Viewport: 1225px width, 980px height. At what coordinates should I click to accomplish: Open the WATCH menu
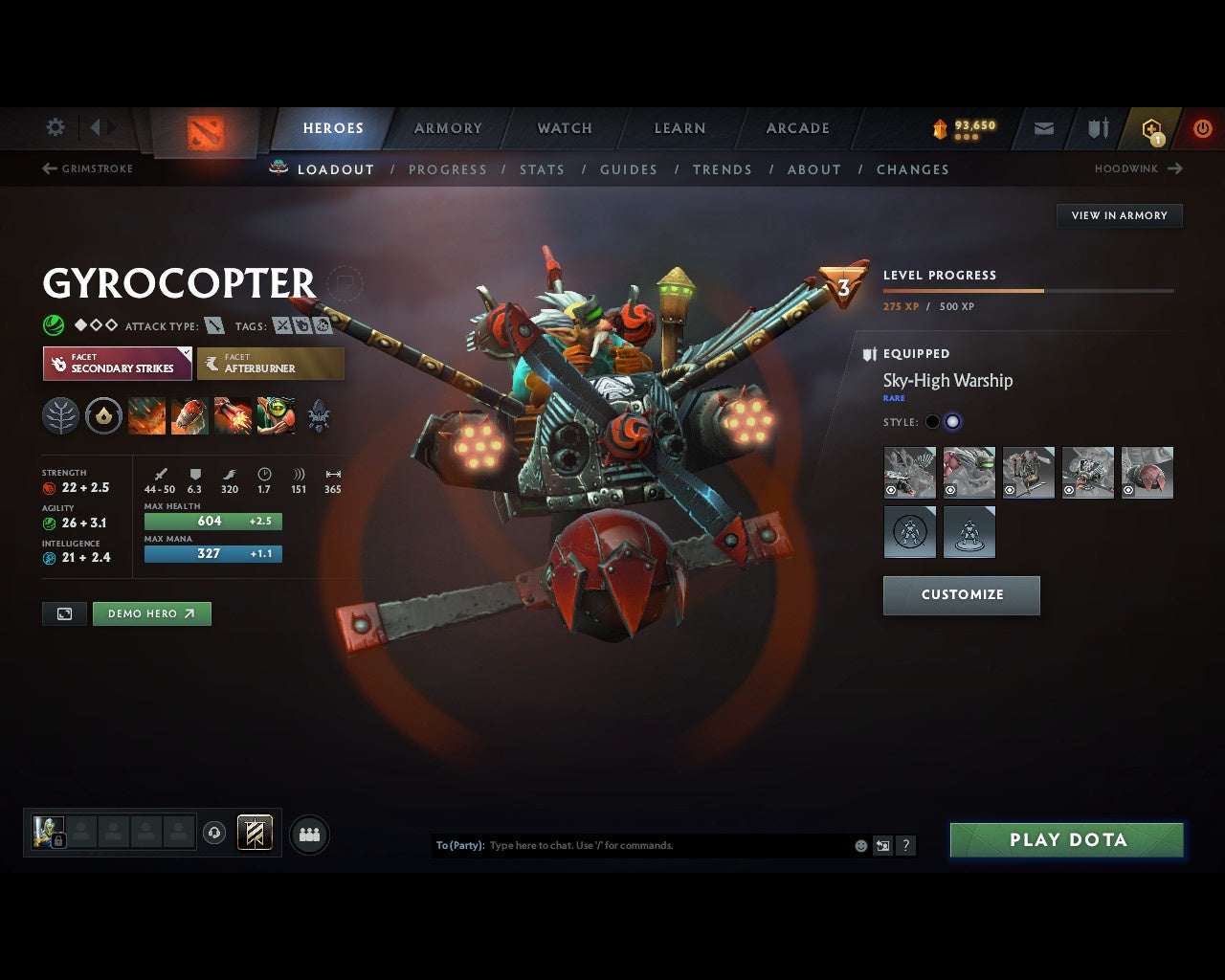tap(564, 127)
